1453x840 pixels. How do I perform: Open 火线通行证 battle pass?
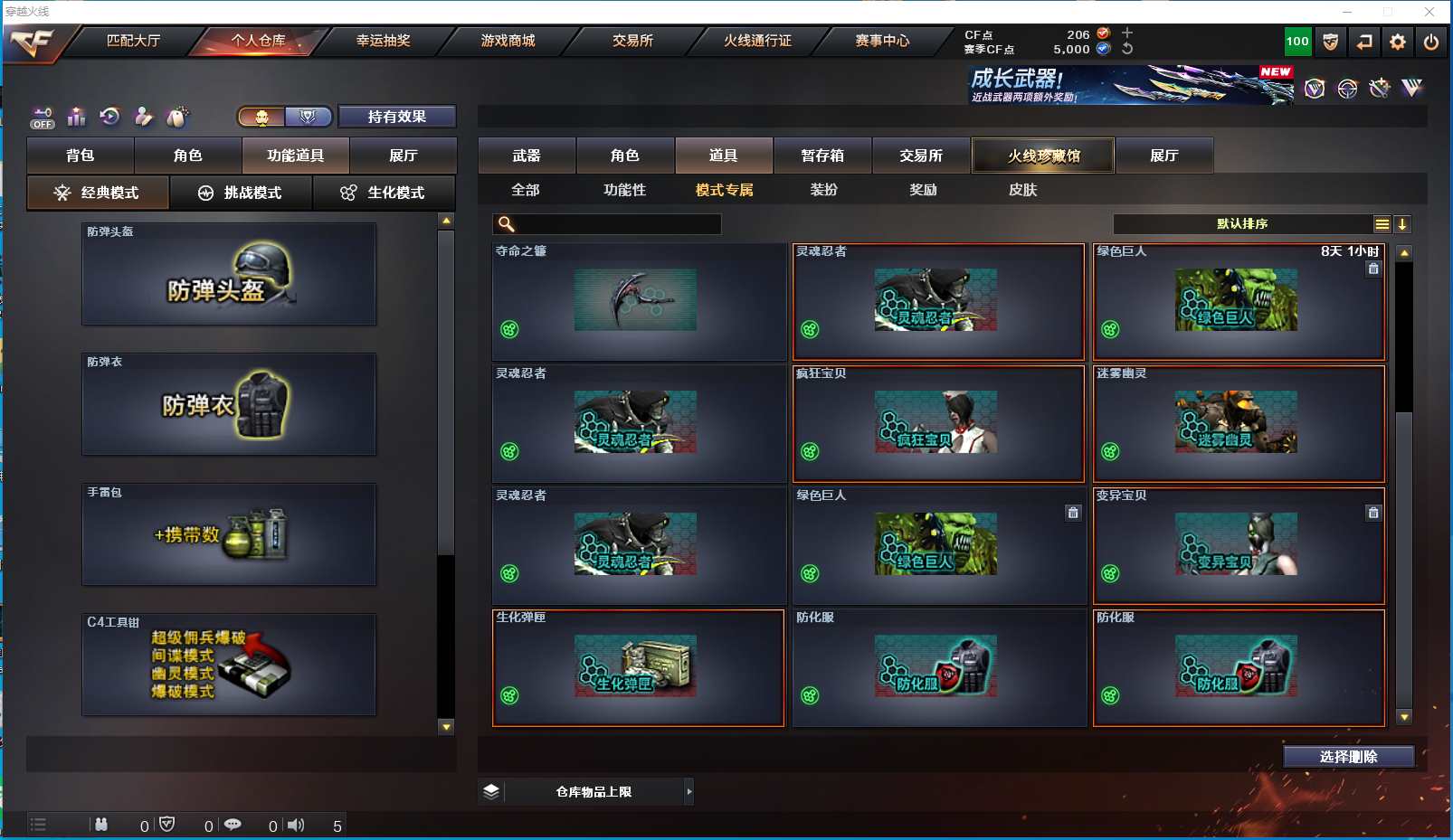pyautogui.click(x=757, y=41)
